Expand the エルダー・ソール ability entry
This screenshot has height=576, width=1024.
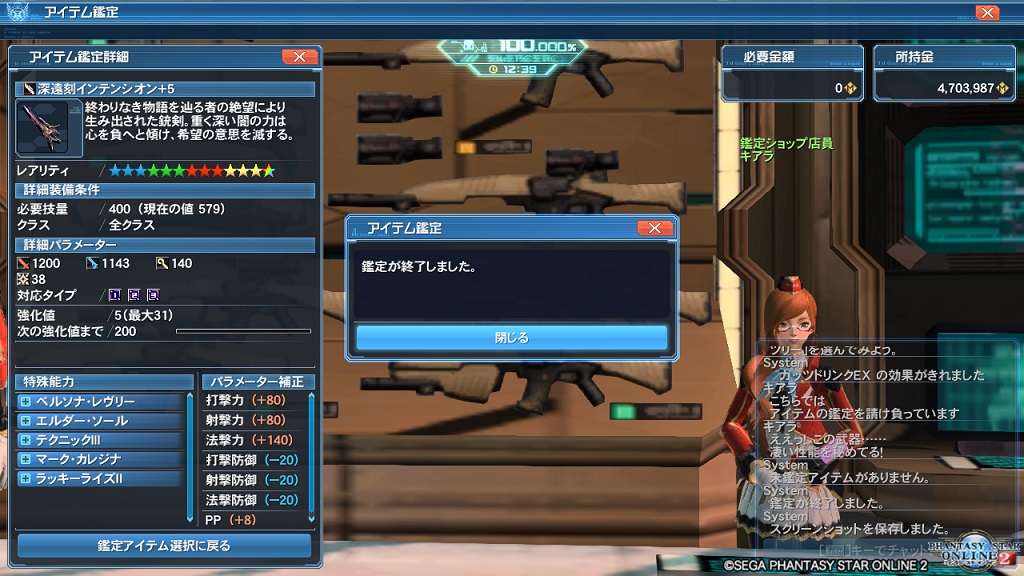pyautogui.click(x=26, y=421)
